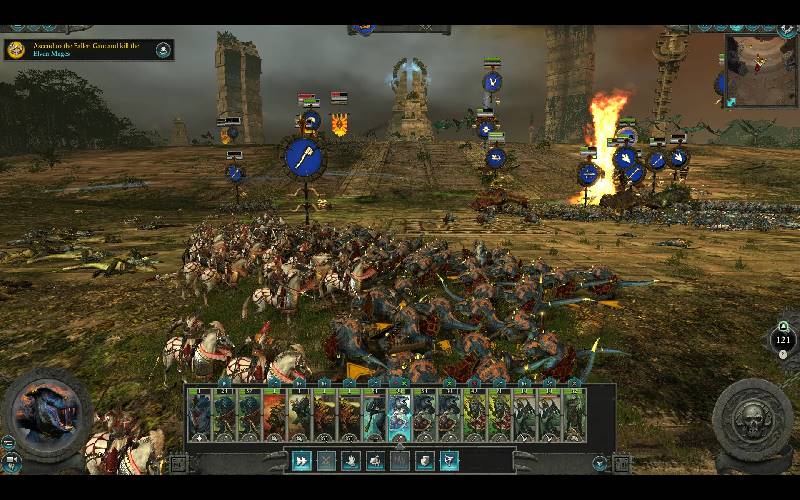Open the winds of magic 121 counter
Viewport: 800px width, 500px height.
click(x=783, y=340)
